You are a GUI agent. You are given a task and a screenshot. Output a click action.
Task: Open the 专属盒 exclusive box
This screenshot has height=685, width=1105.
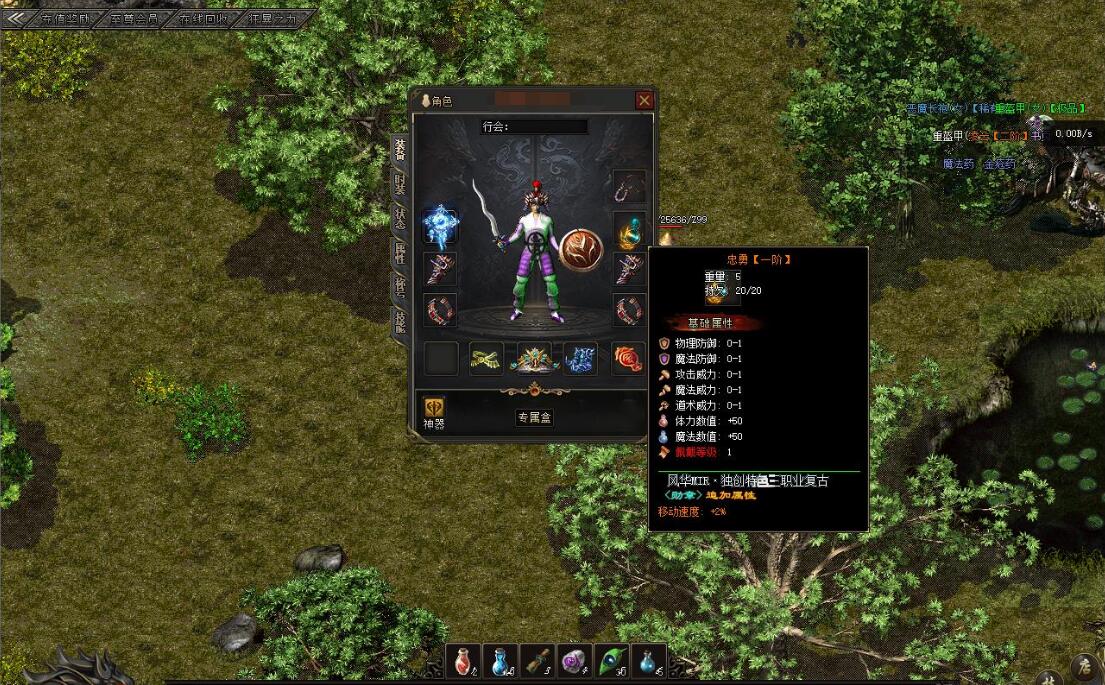pyautogui.click(x=534, y=417)
